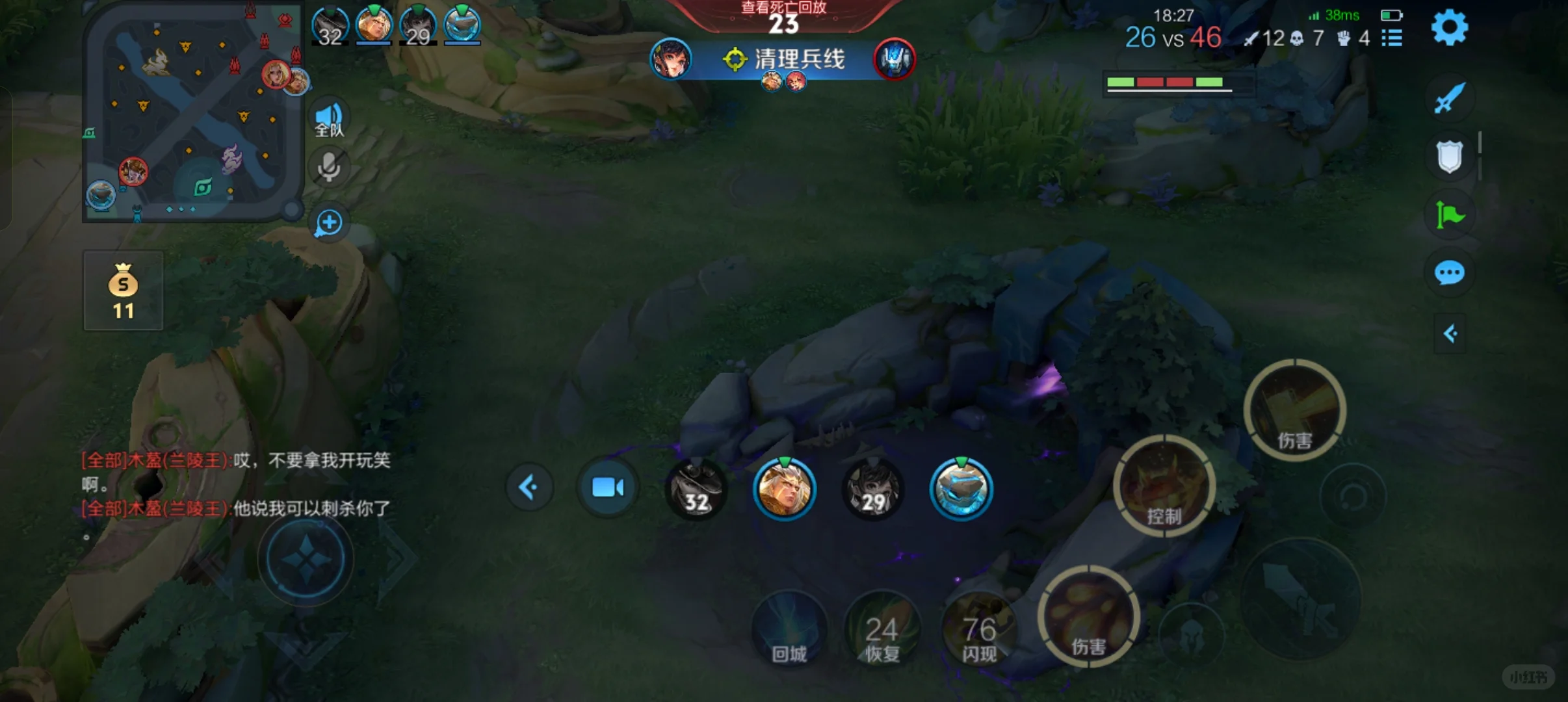This screenshot has height=702, width=1568.
Task: Send the green flag gather signal
Action: 1449,214
